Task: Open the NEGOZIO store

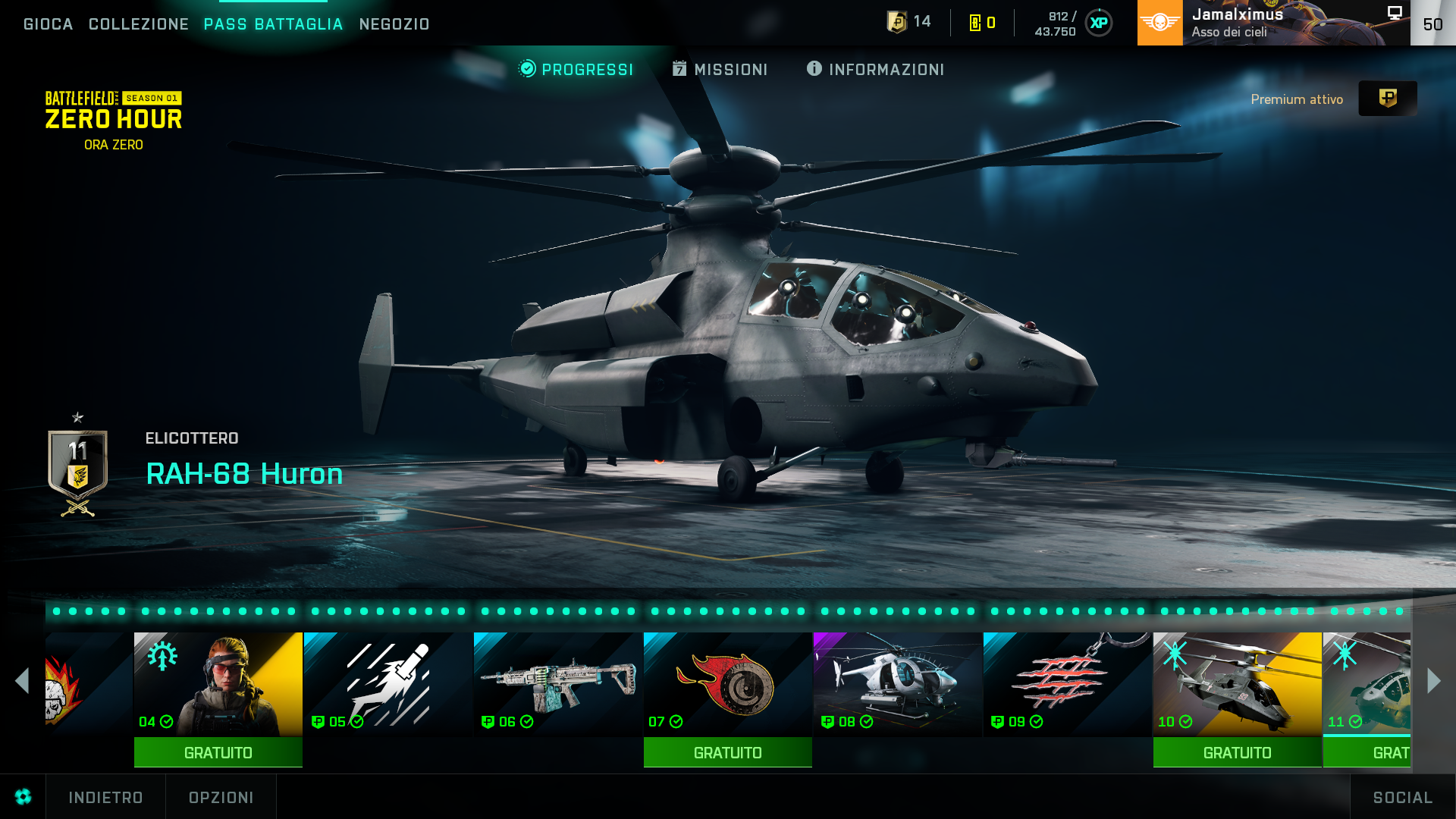Action: point(394,24)
